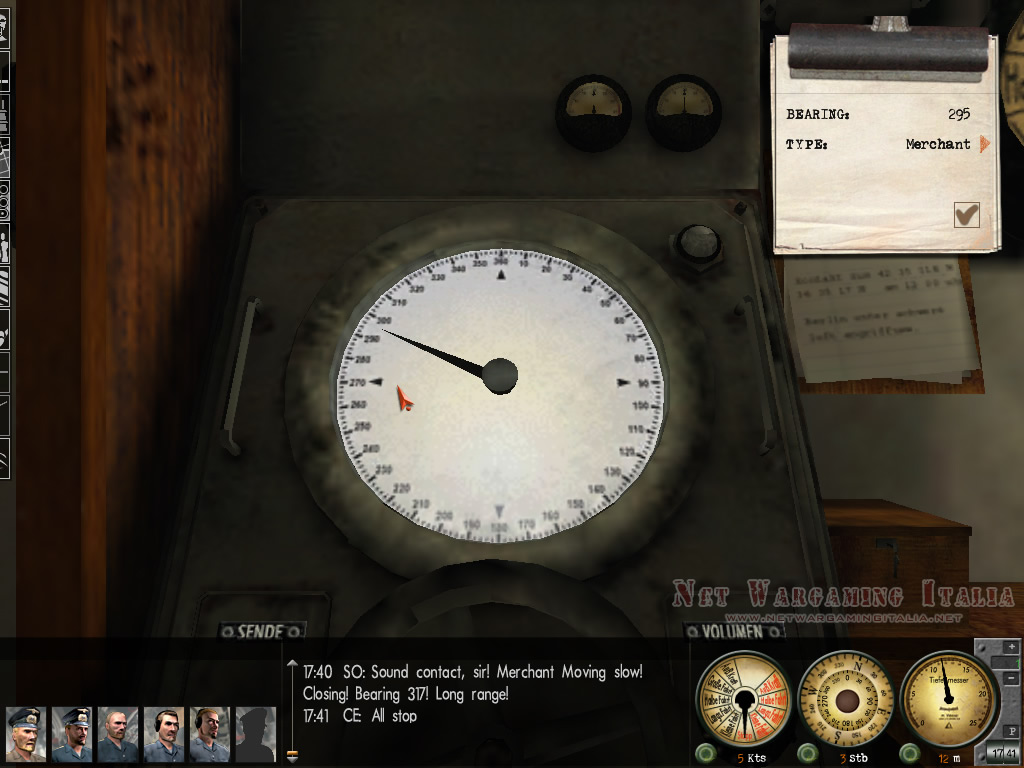Confirm the contact with the notepad checkmark
Viewport: 1024px width, 768px height.
[x=966, y=215]
